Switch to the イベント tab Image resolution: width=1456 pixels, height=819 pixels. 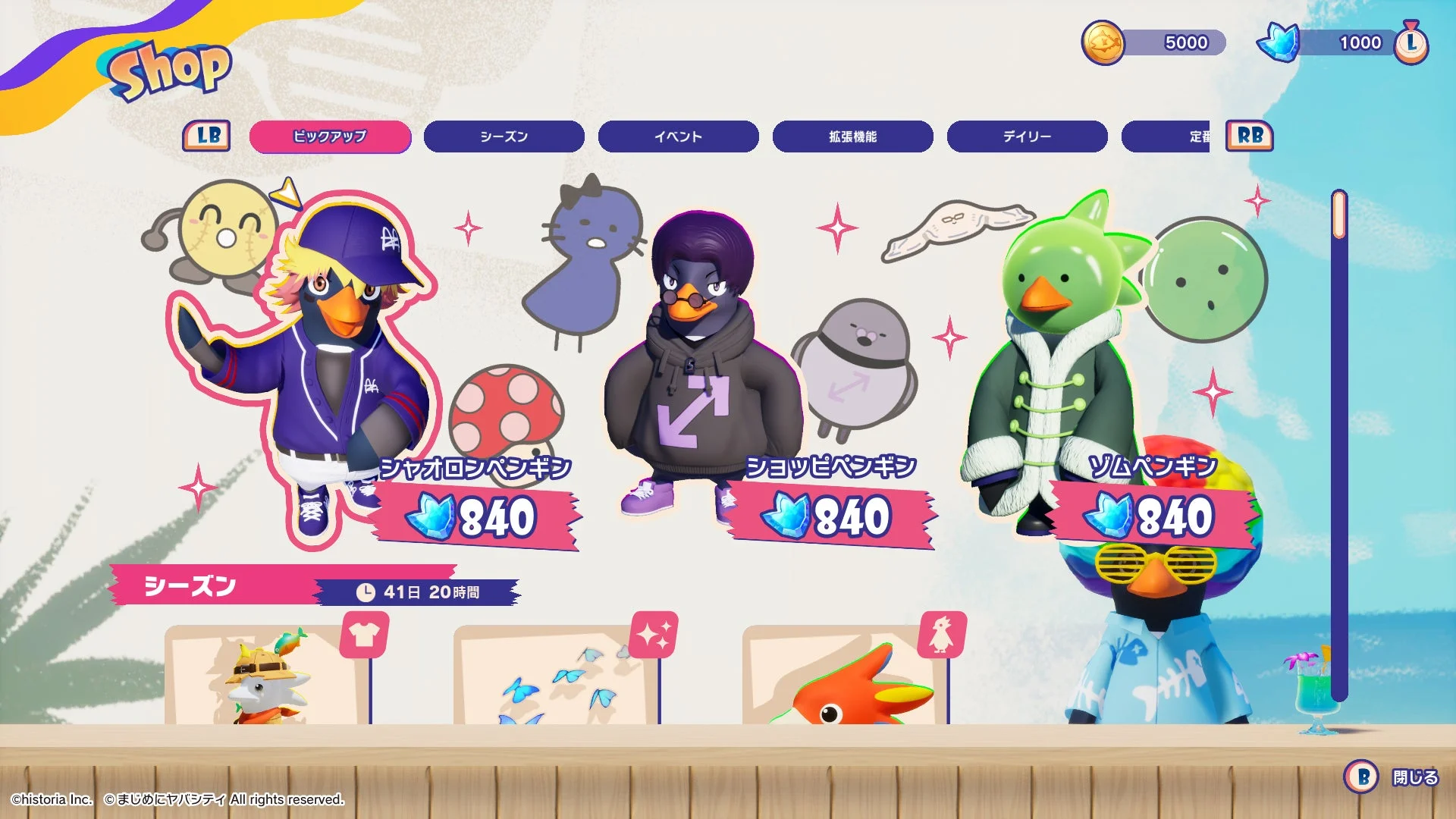(679, 137)
